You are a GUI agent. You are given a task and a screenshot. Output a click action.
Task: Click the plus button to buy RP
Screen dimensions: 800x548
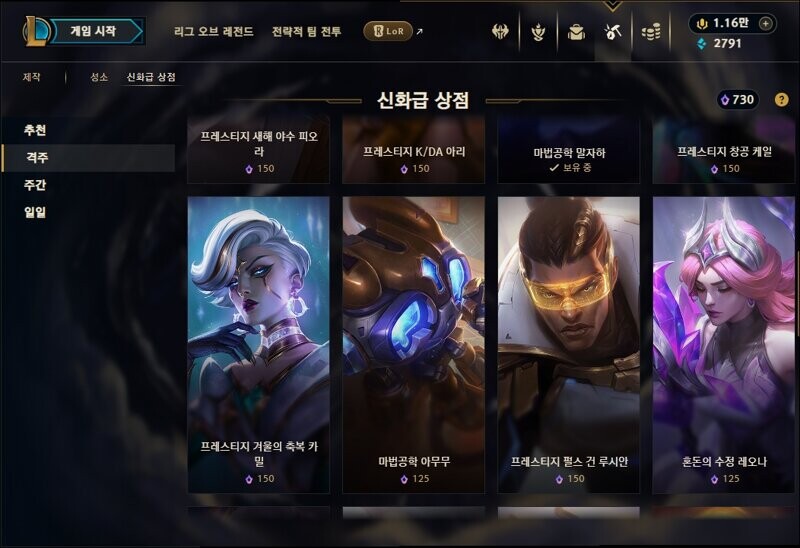tap(765, 23)
